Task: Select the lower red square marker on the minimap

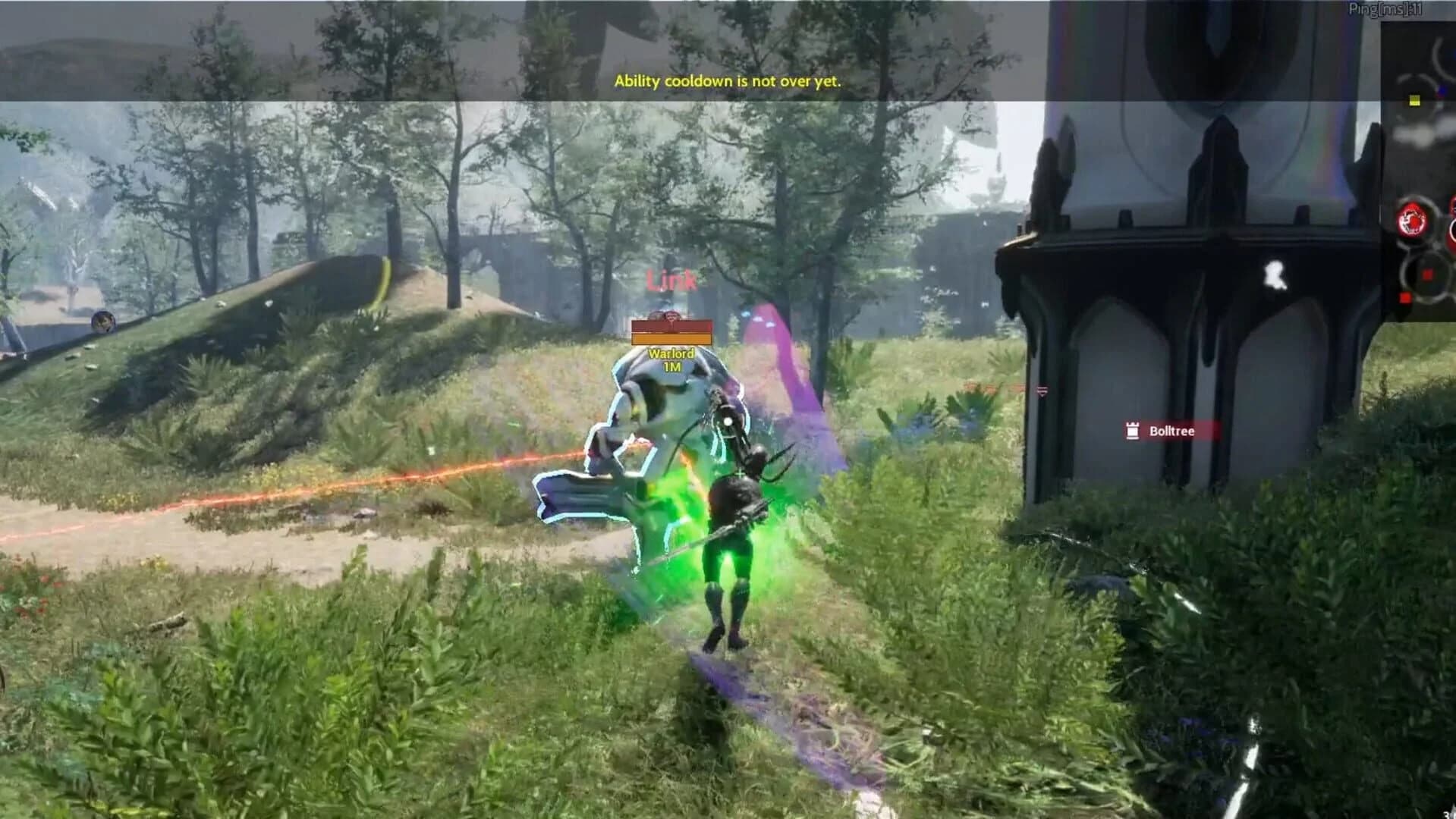Action: tap(1406, 297)
